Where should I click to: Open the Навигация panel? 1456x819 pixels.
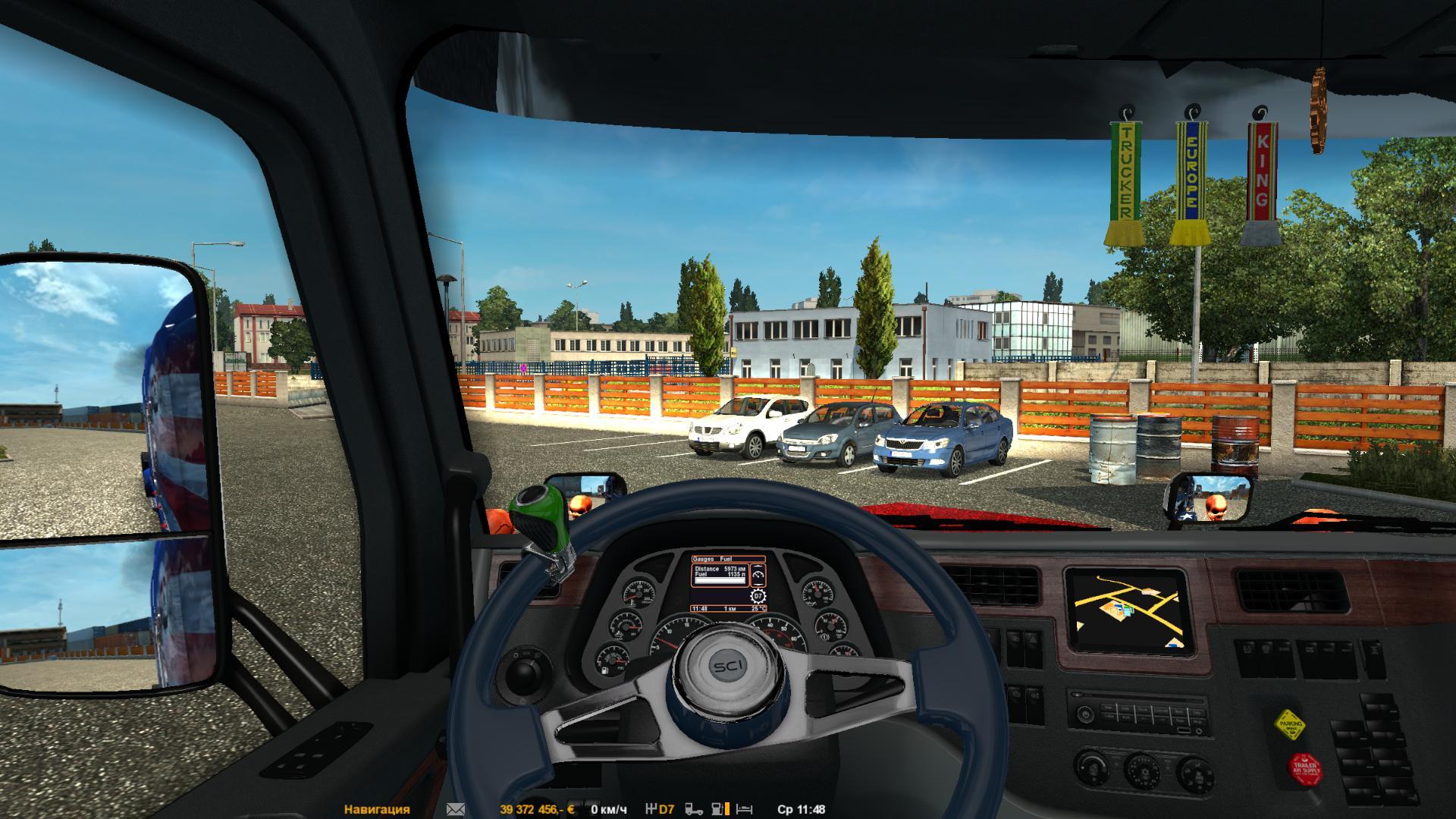click(x=377, y=809)
